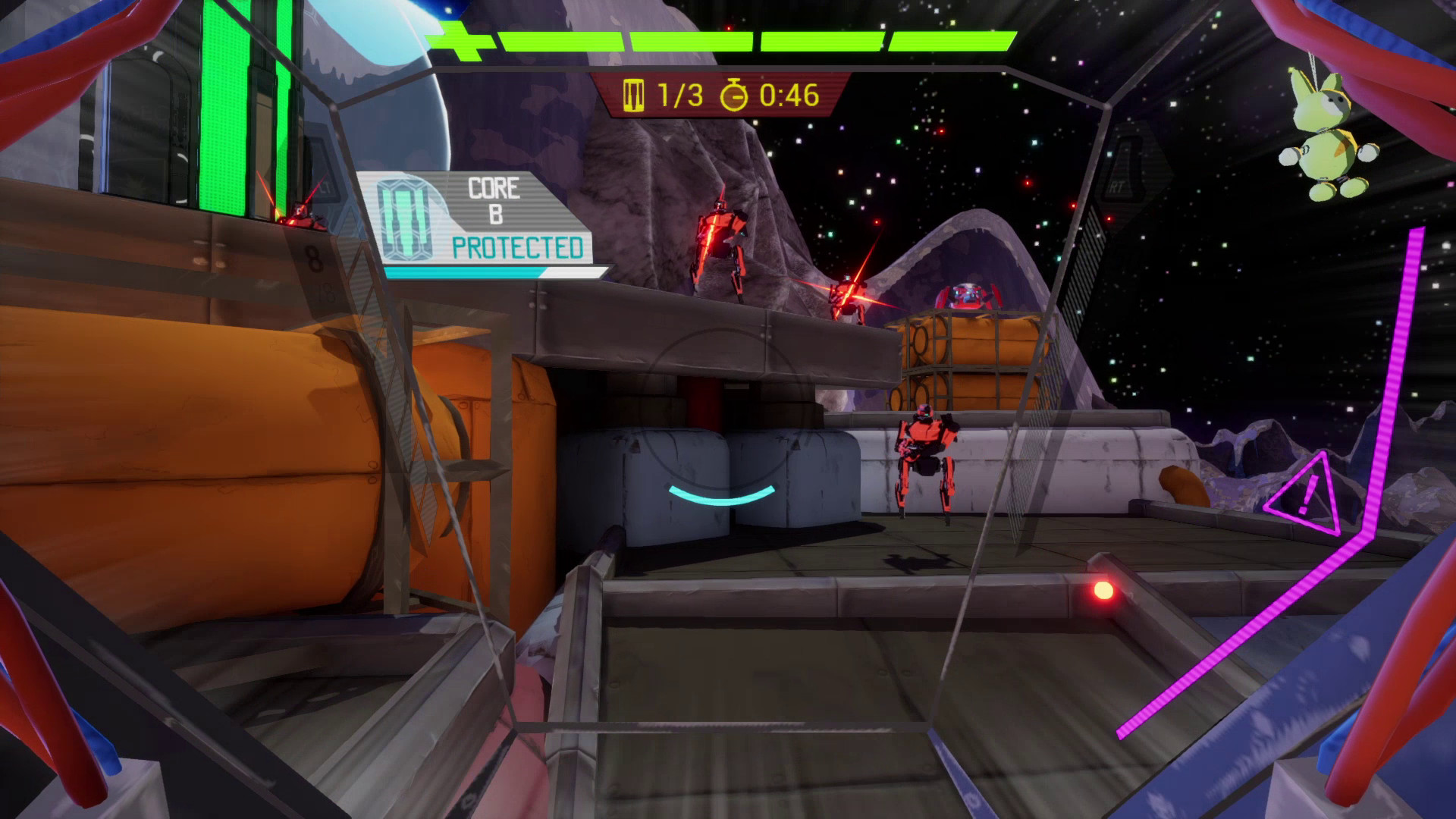Screen dimensions: 1456x819
Task: Click the pink warning triangle indicator
Action: (1306, 494)
